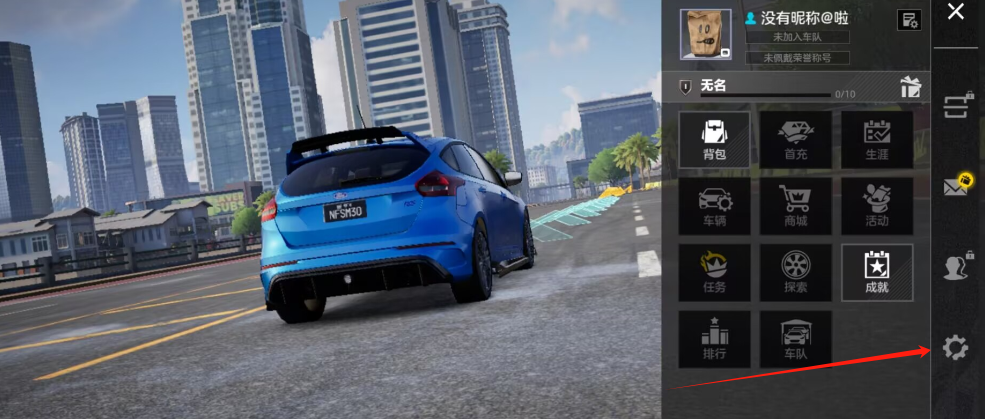Open the 排行 rankings
This screenshot has width=985, height=419.
point(714,338)
